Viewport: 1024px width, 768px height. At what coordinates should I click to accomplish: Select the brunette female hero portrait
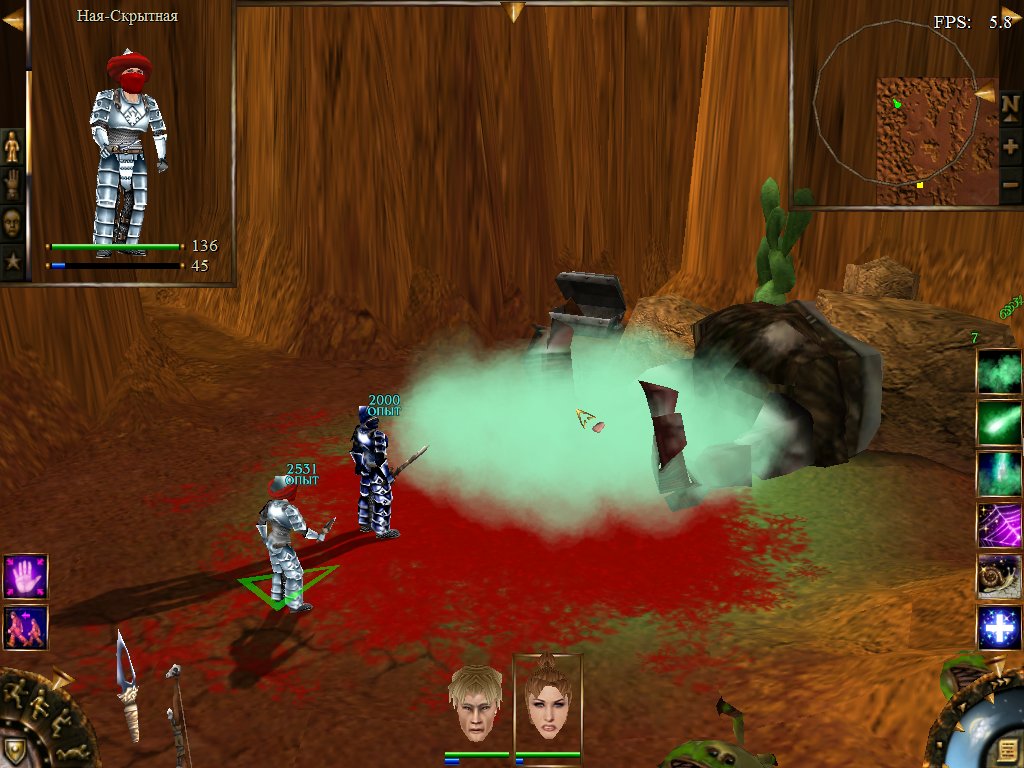[547, 702]
